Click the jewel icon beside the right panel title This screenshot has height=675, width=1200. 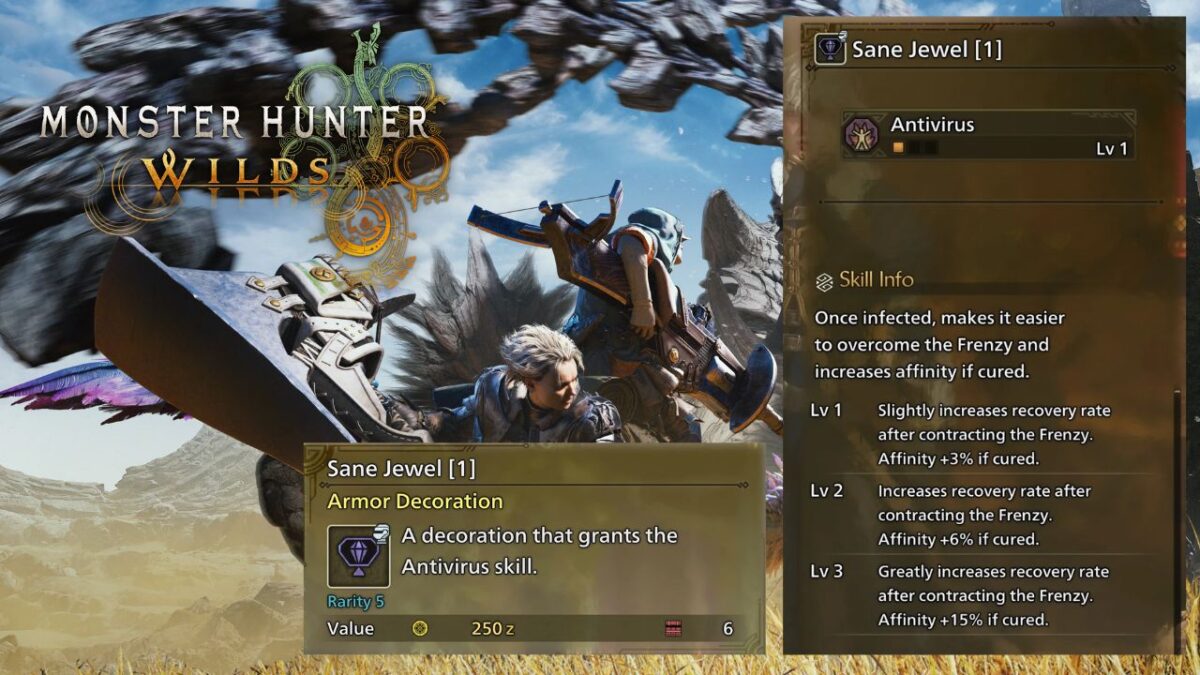[x=830, y=49]
